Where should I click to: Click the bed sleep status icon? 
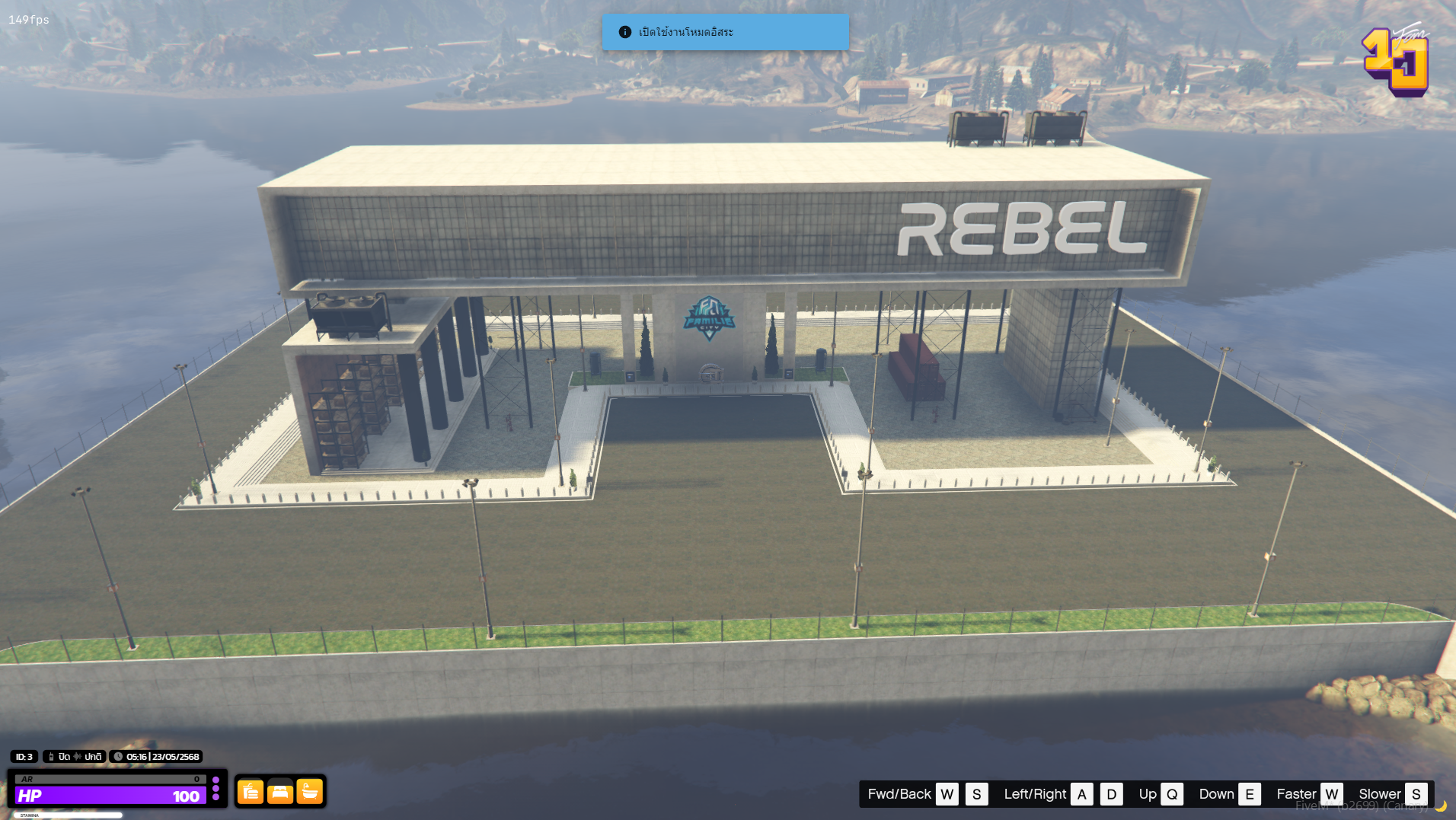[279, 792]
